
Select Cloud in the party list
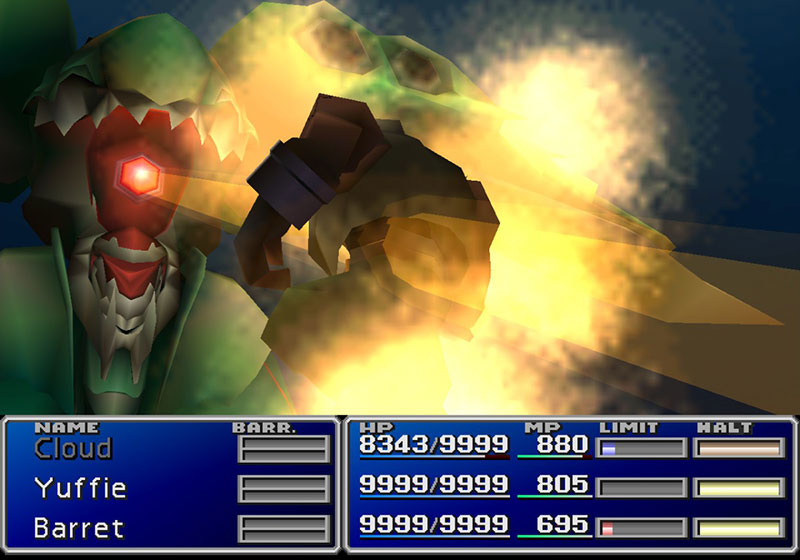72,448
